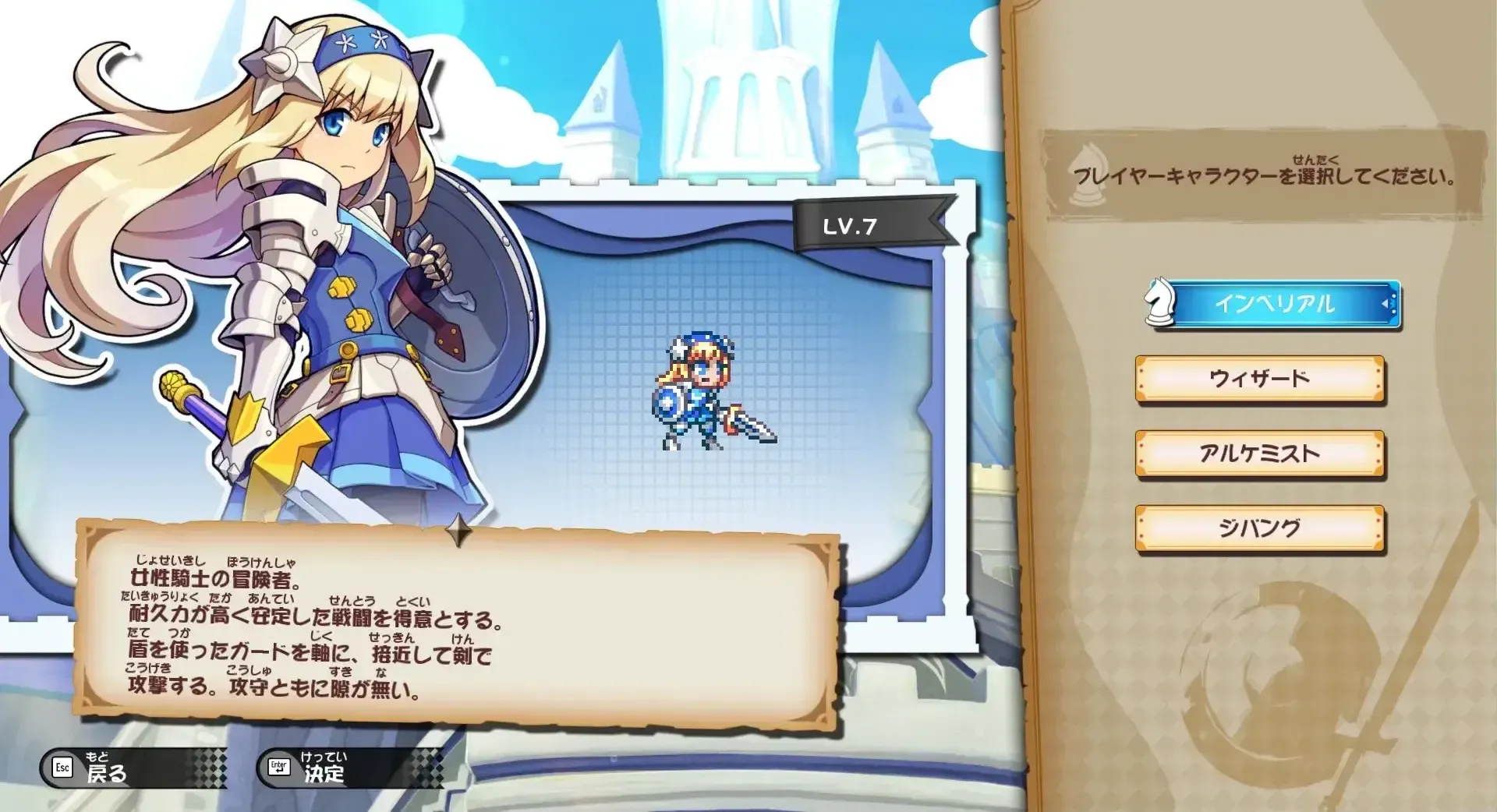Open the アルケミスト class entry
The height and width of the screenshot is (812, 1497).
tap(1261, 454)
